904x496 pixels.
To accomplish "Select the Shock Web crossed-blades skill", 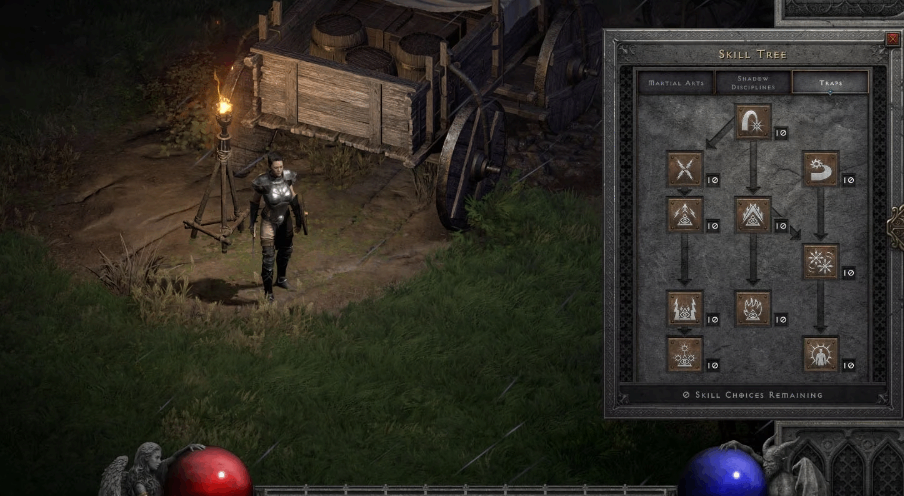I will tap(685, 169).
